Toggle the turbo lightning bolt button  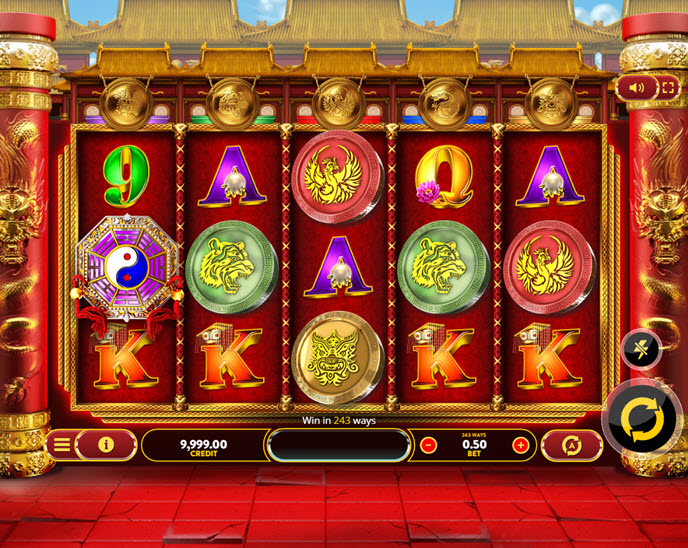coord(640,348)
